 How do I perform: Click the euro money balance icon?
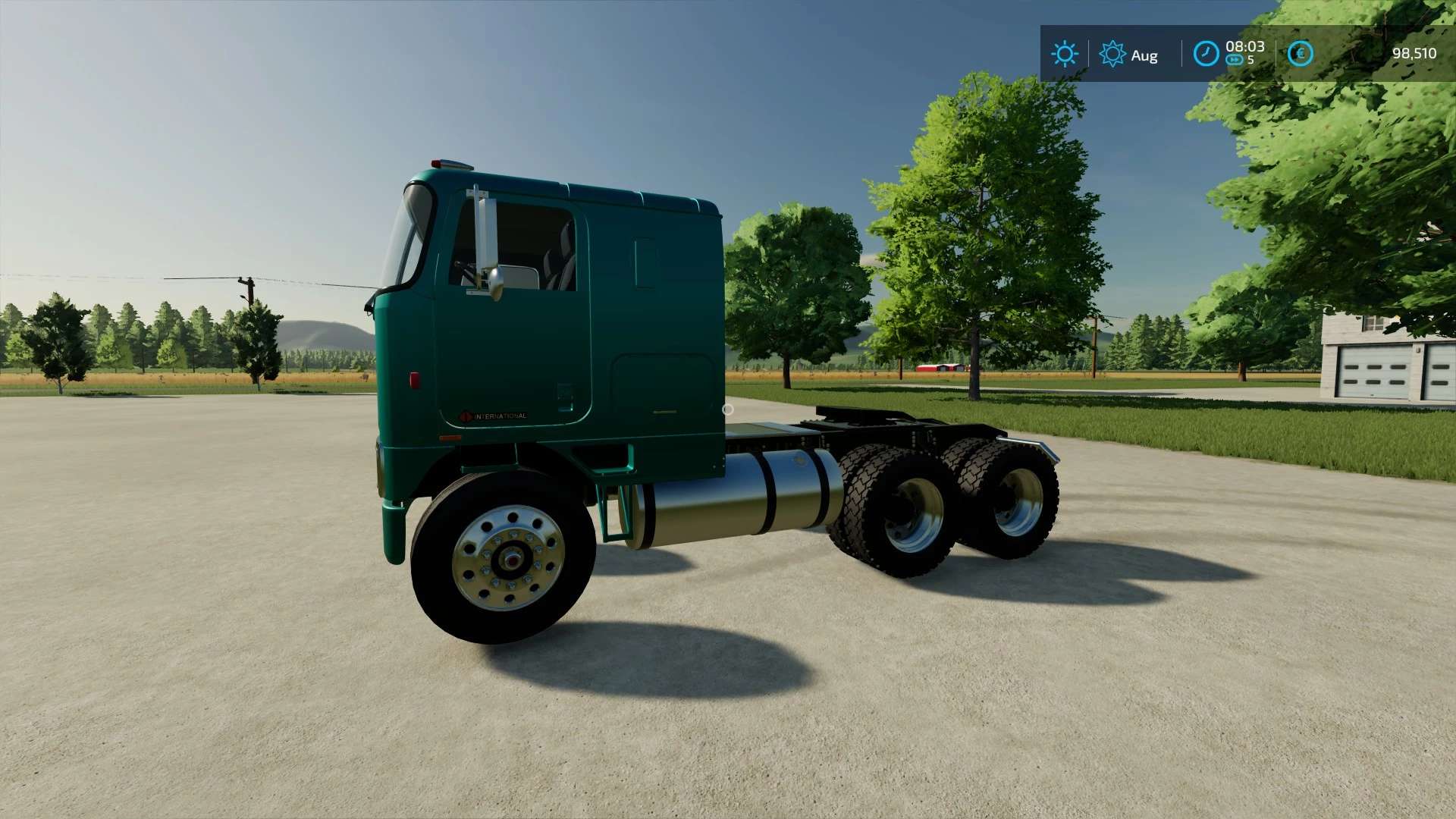point(1300,54)
